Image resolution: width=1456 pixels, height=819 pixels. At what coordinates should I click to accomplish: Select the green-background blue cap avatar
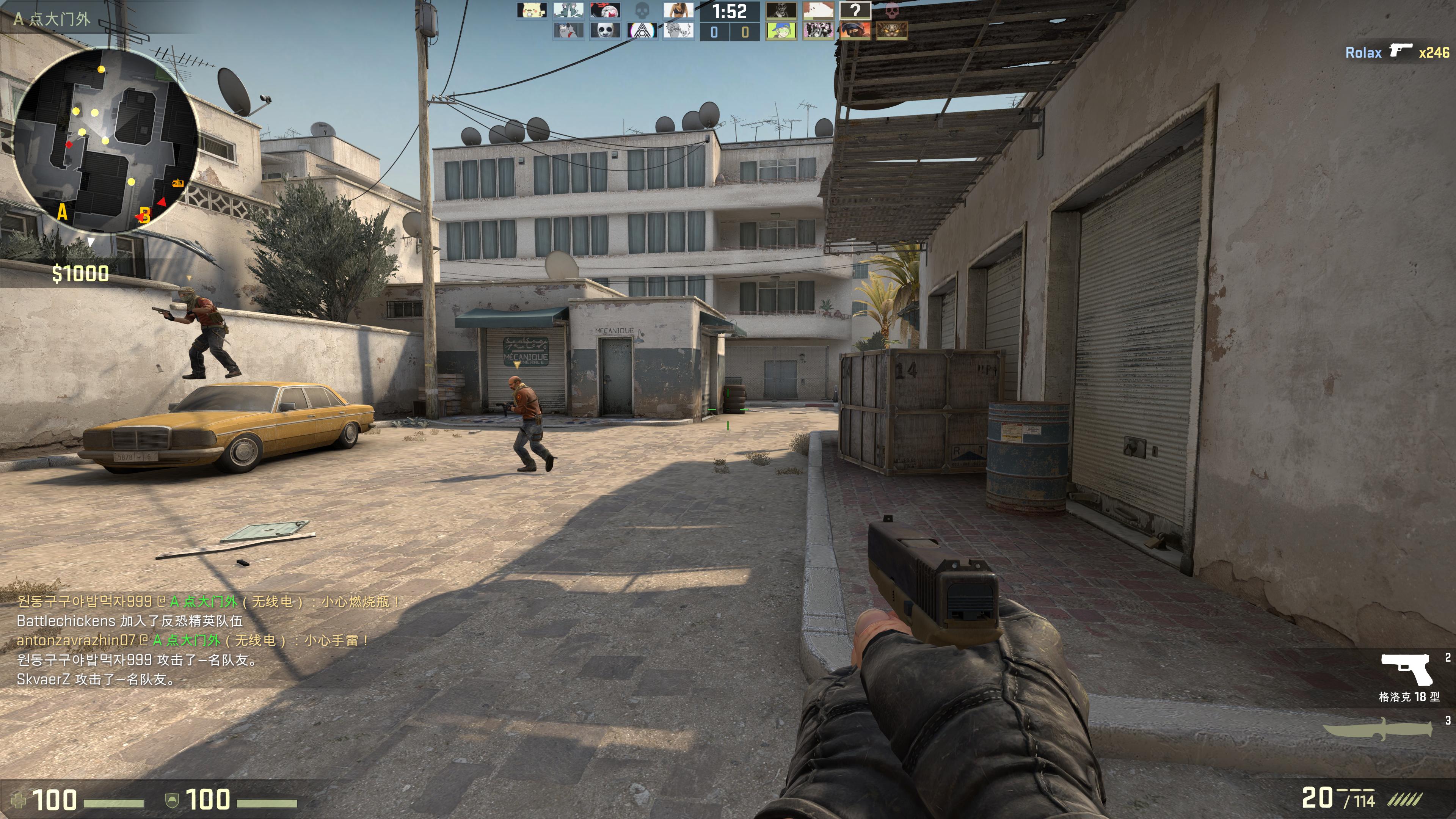[781, 30]
